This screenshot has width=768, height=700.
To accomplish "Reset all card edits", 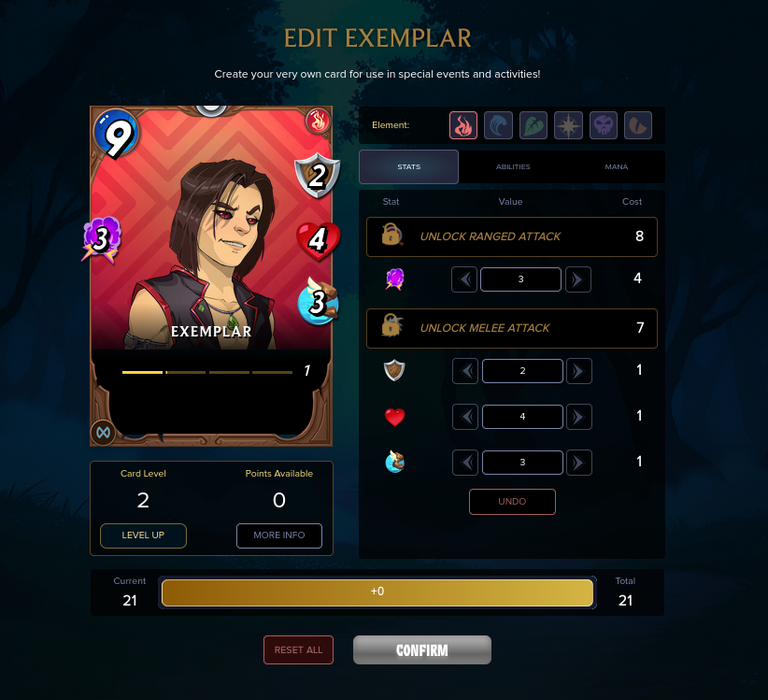I will click(x=298, y=650).
